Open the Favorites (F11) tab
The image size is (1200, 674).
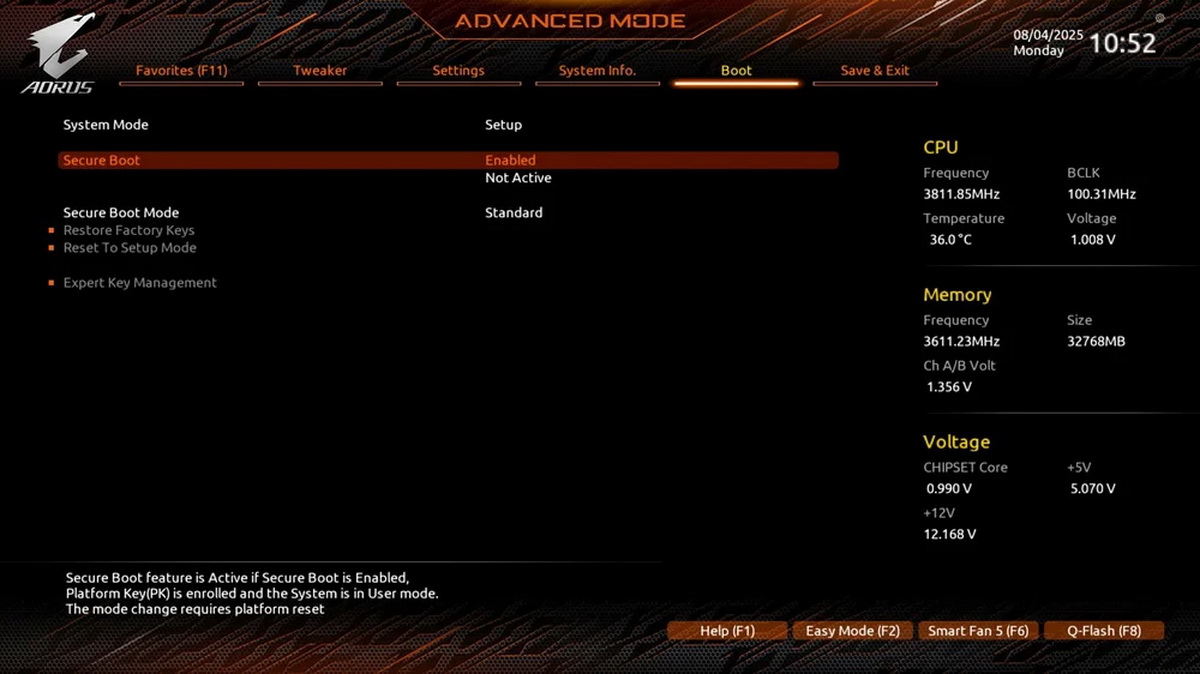(182, 71)
